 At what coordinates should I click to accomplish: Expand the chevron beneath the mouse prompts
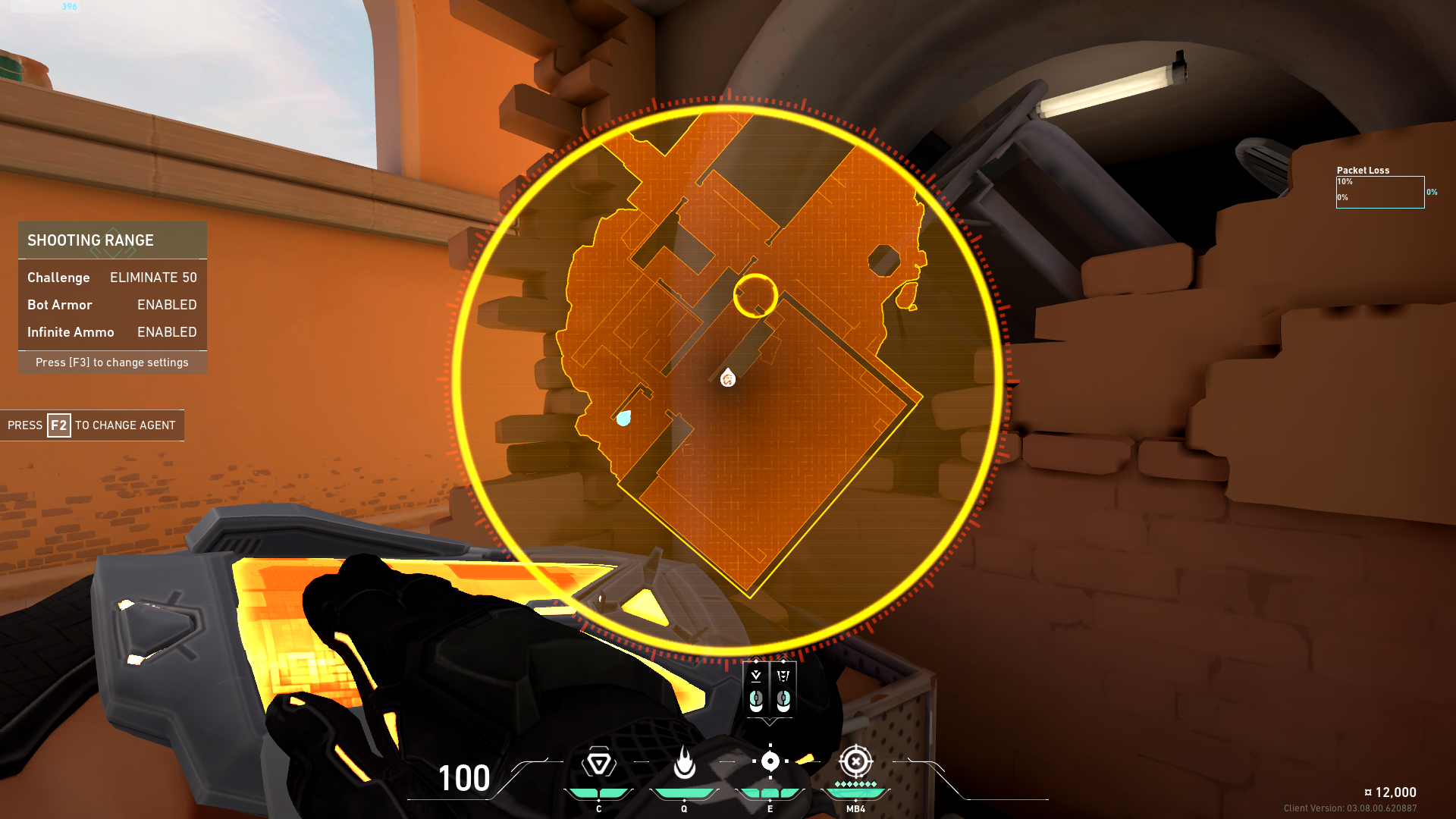[768, 722]
